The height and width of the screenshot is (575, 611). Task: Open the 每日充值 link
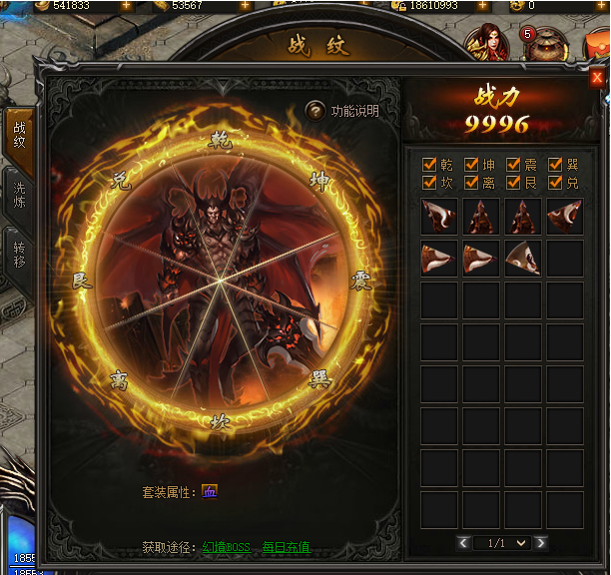286,548
